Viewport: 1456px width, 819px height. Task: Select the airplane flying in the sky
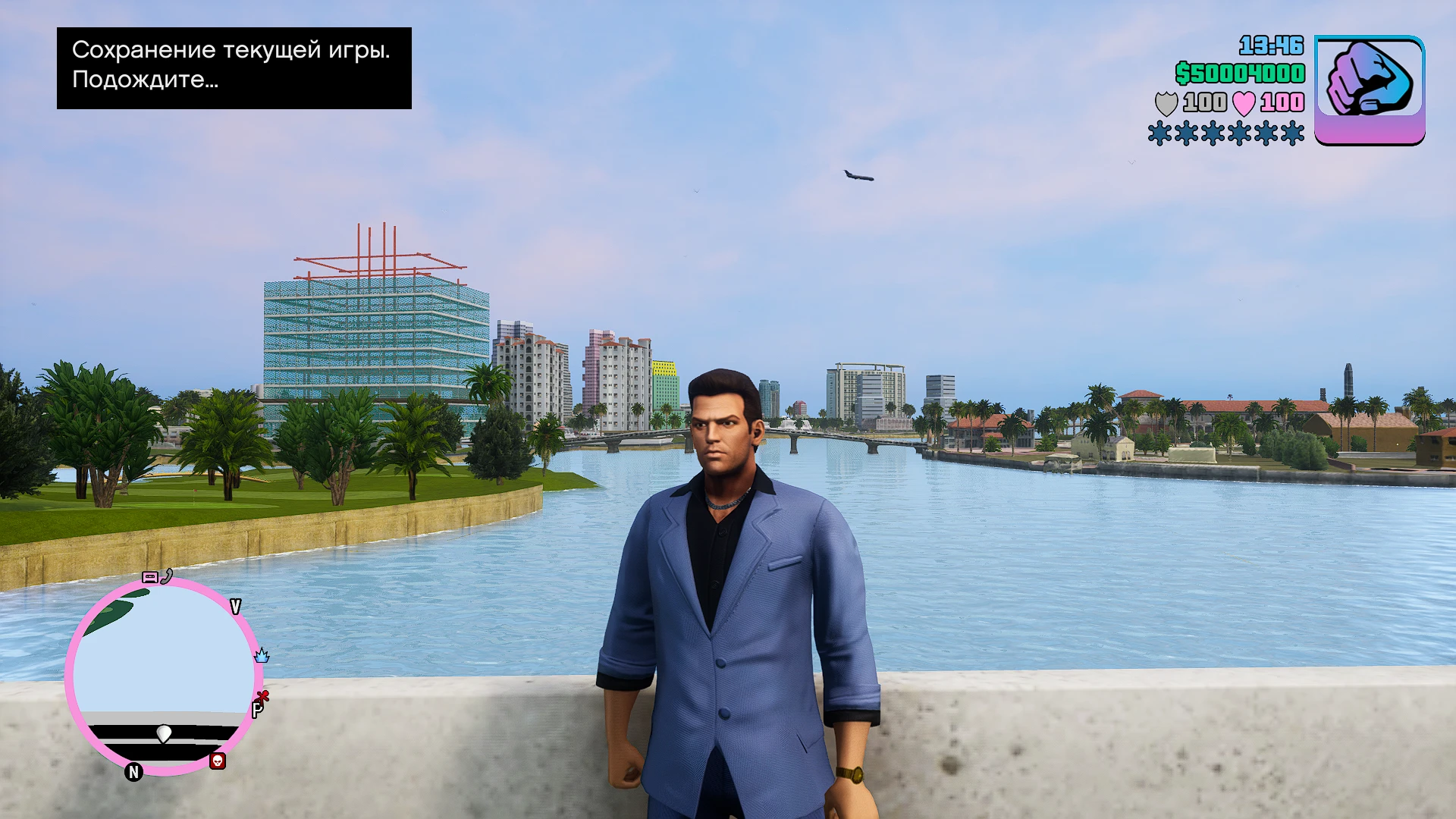pyautogui.click(x=858, y=175)
